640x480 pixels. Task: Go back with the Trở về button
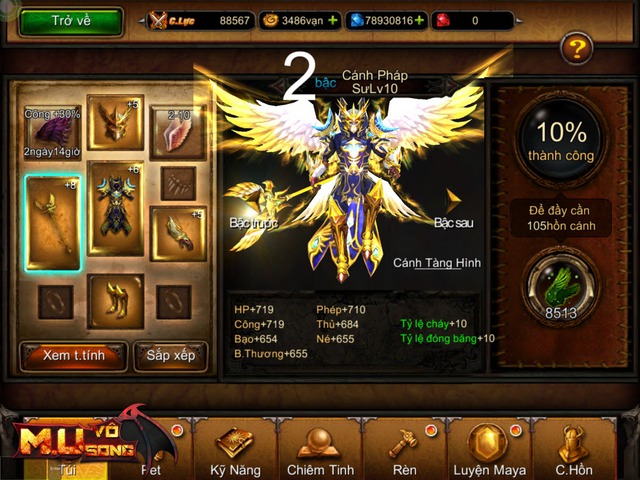click(x=70, y=21)
